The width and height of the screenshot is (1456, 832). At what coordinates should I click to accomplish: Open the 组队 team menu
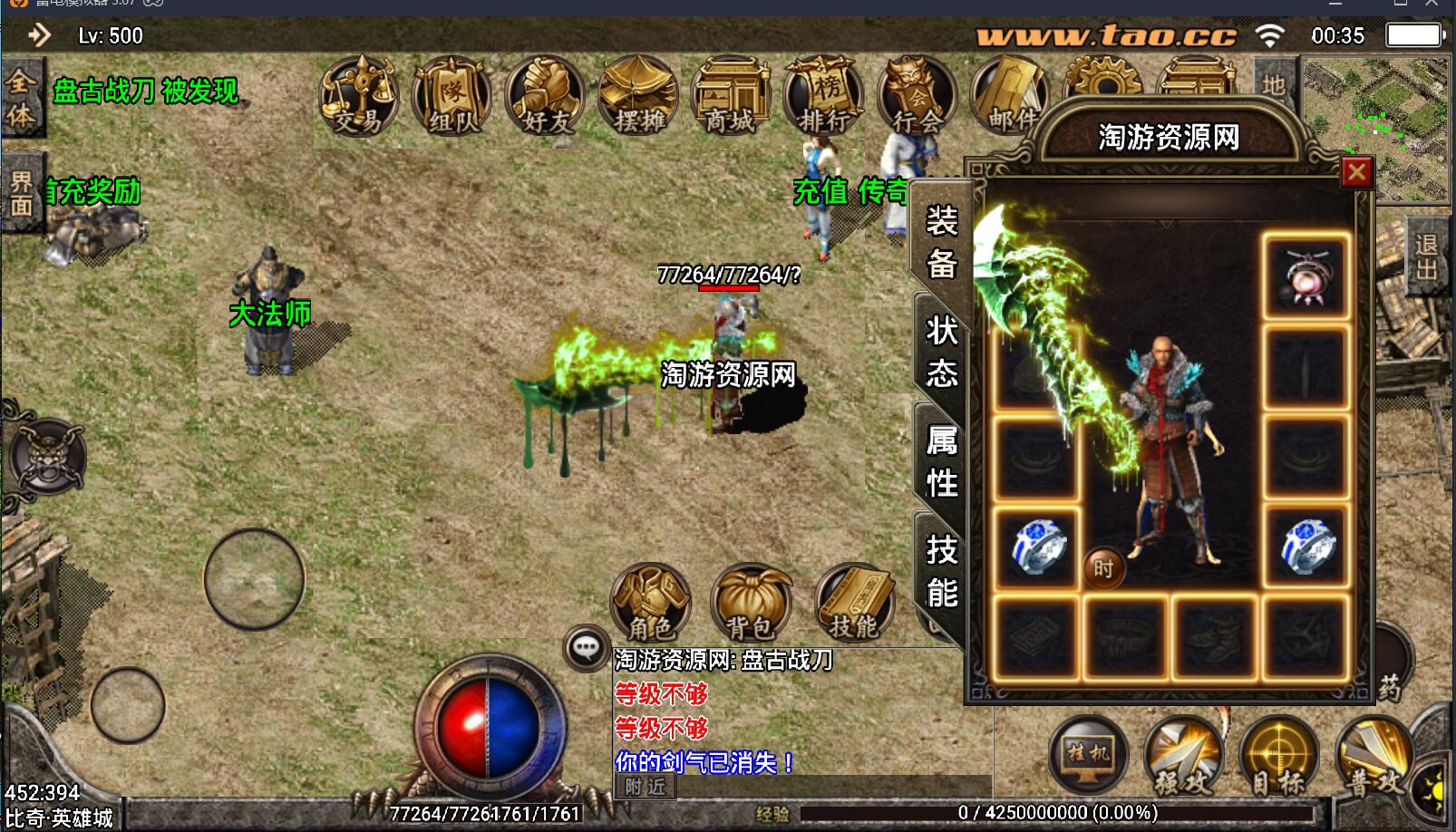(451, 96)
